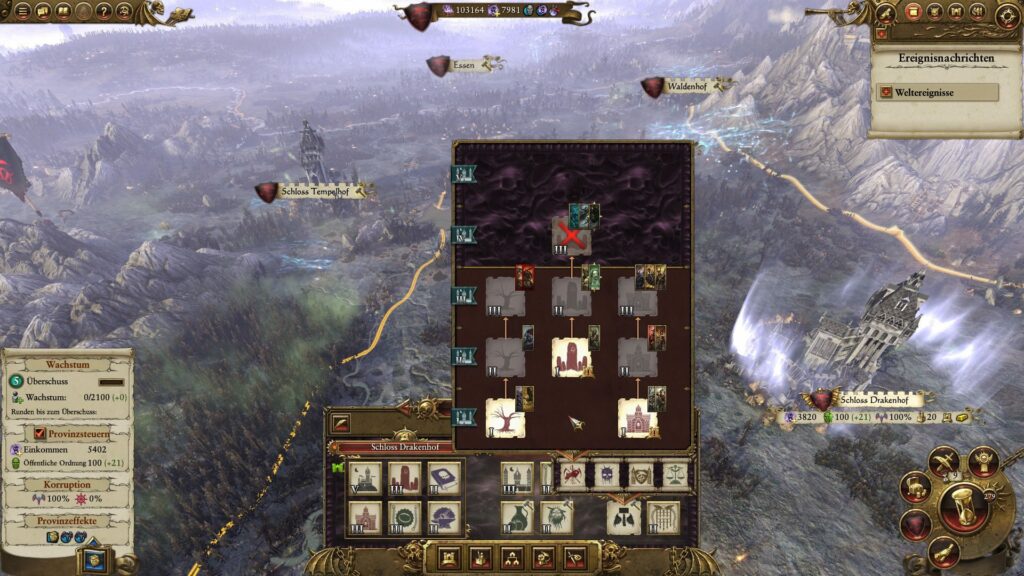Select the red tower building in chain
Screen dimensions: 1024x576
tap(571, 357)
